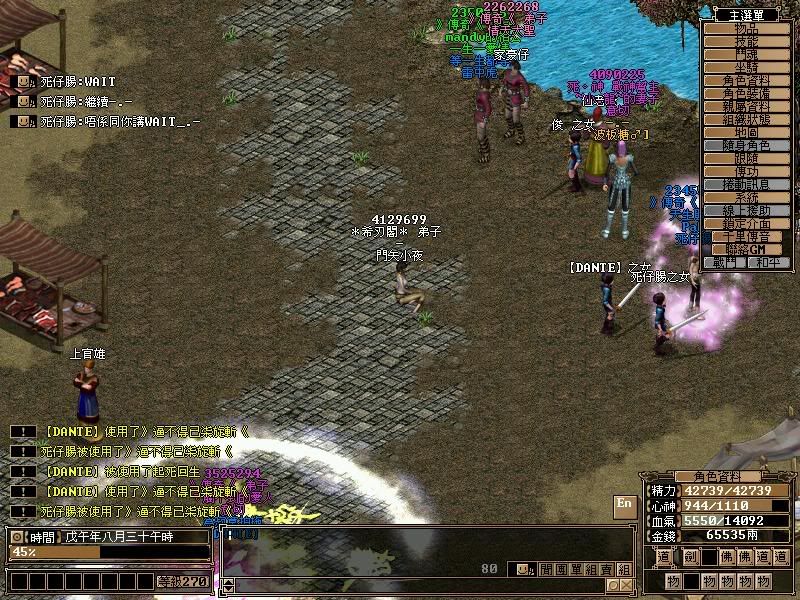The image size is (800, 600).
Task: Toggle the En input language button
Action: tap(624, 503)
